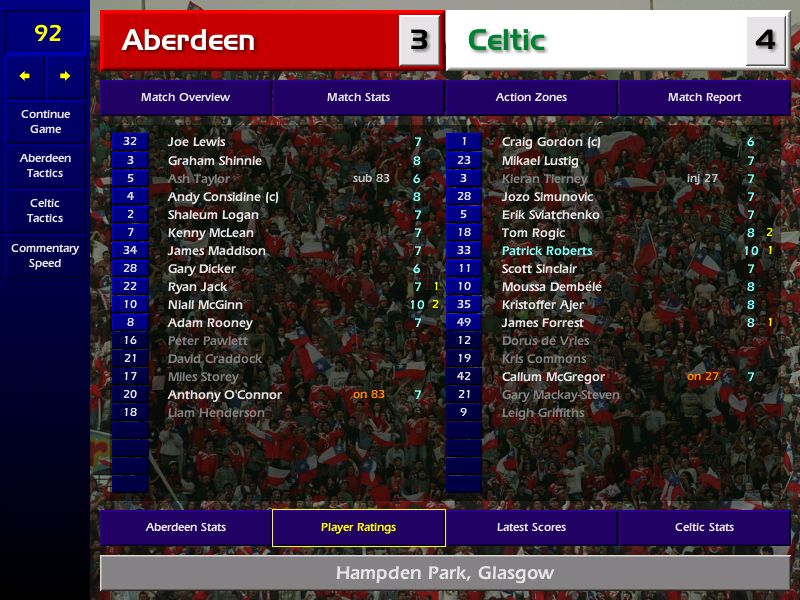Select Celtic player Patrick Roberts
800x600 pixels.
pyautogui.click(x=547, y=251)
